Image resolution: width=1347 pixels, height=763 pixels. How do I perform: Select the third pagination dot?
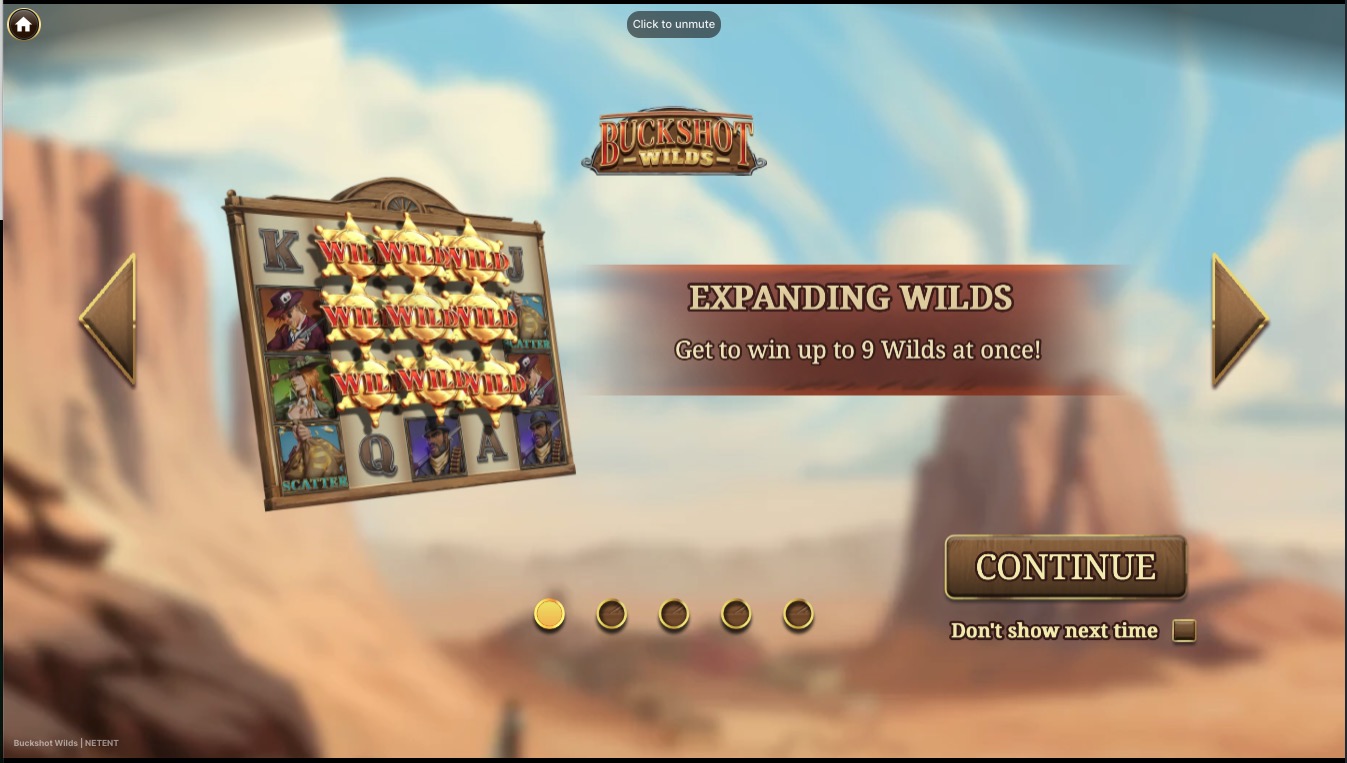coord(673,614)
